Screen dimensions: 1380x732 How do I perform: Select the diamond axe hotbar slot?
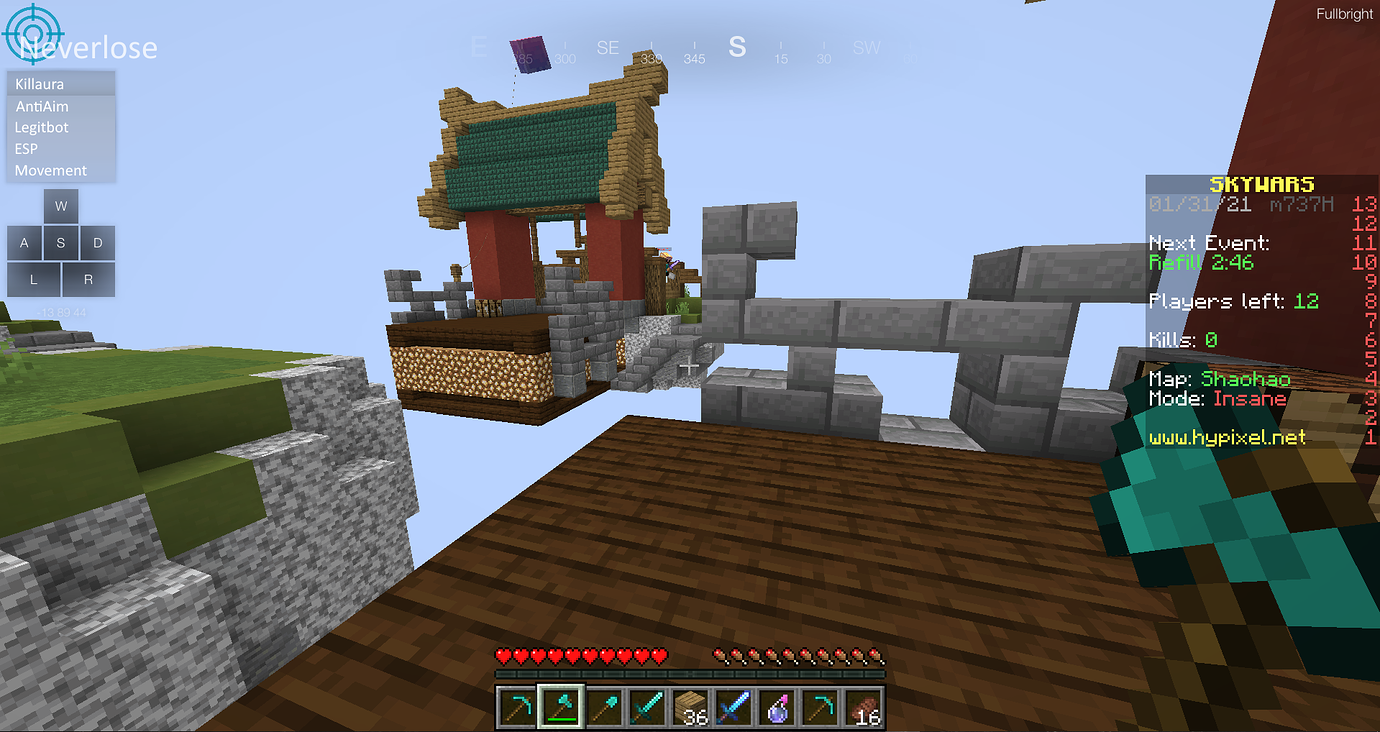coord(559,706)
